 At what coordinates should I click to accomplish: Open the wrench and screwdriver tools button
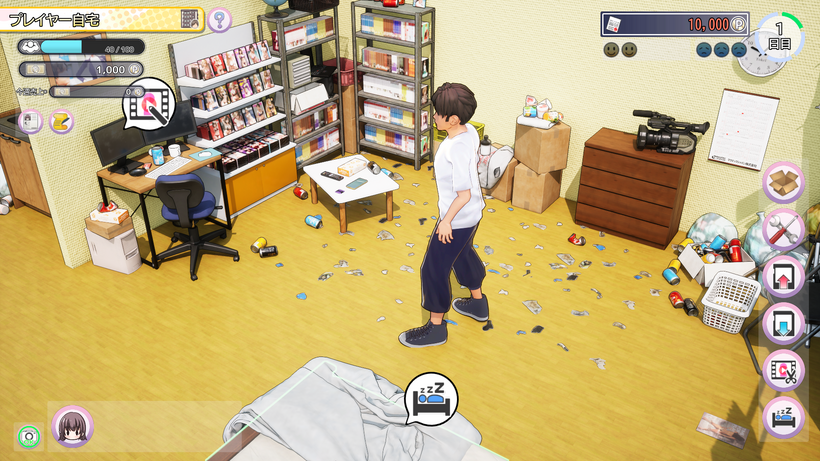pos(783,230)
